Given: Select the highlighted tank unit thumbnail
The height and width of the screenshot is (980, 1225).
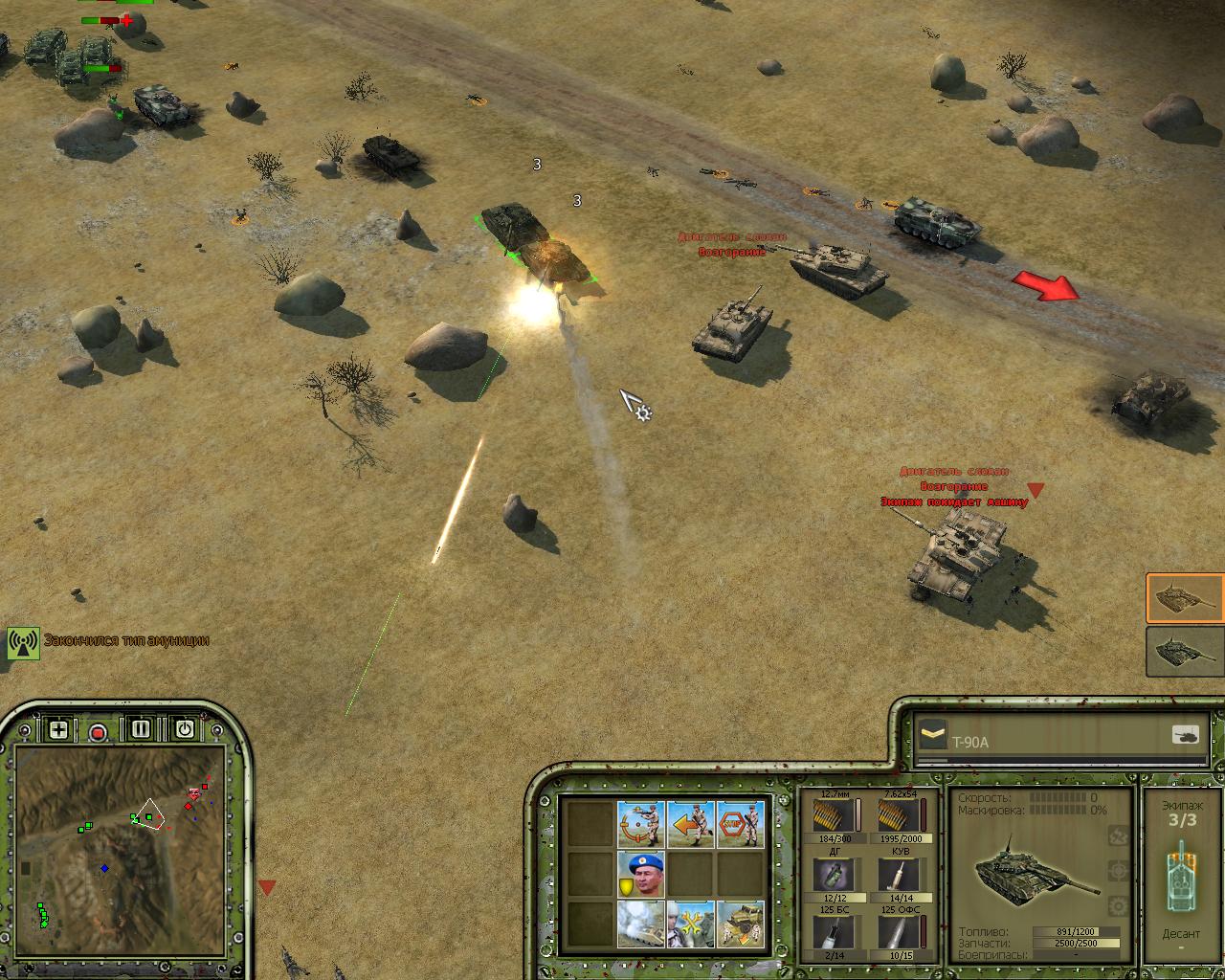Looking at the screenshot, I should click(1185, 598).
